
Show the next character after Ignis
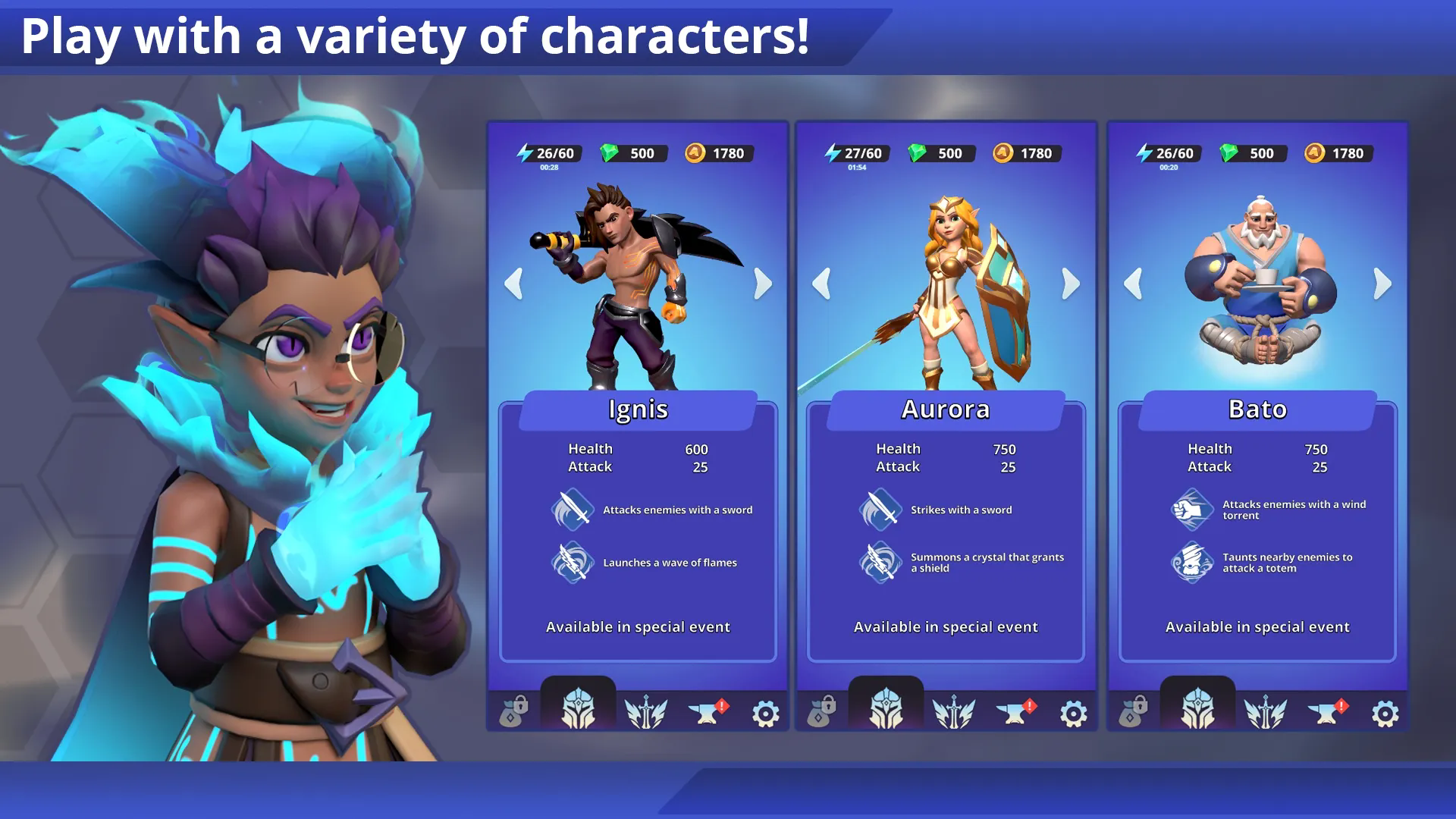tap(763, 284)
